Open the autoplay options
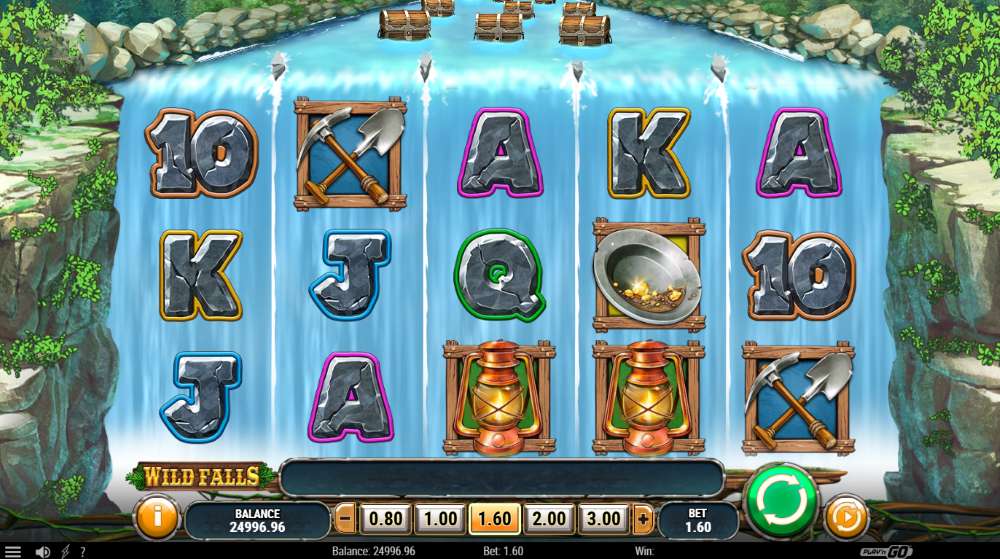The width and height of the screenshot is (1000, 559). 846,519
